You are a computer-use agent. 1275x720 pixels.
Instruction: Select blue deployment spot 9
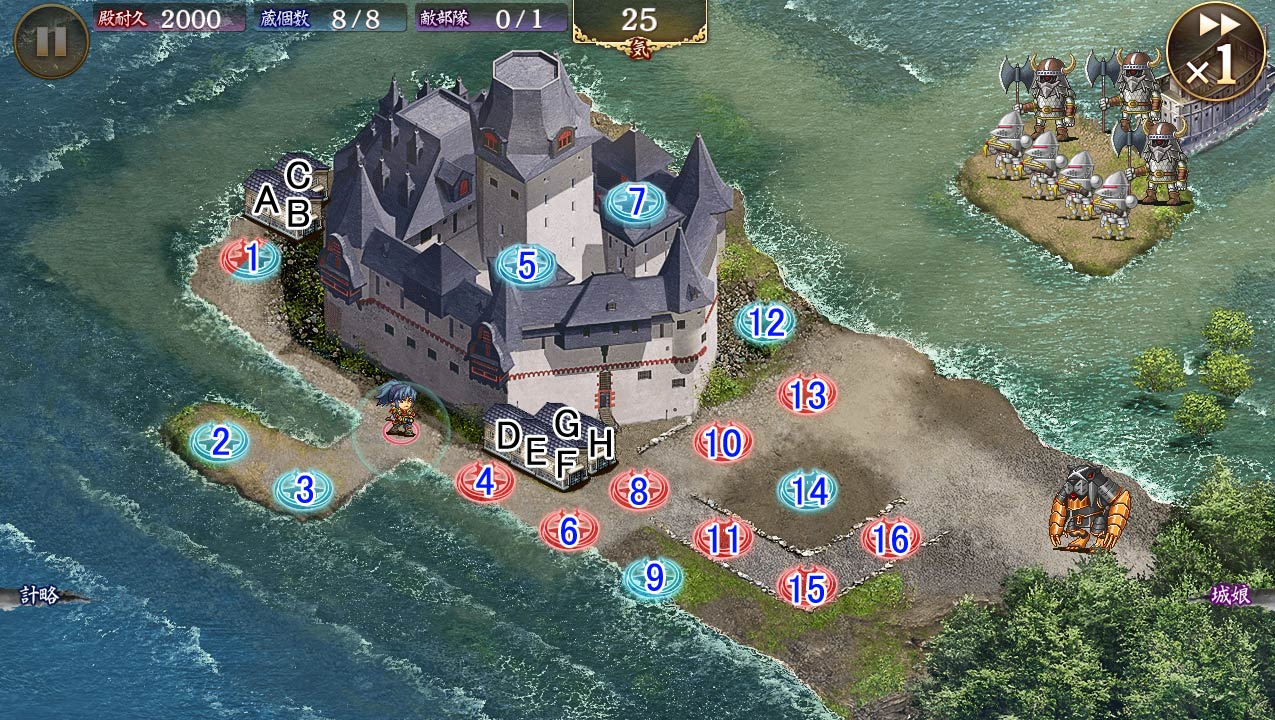pos(654,578)
